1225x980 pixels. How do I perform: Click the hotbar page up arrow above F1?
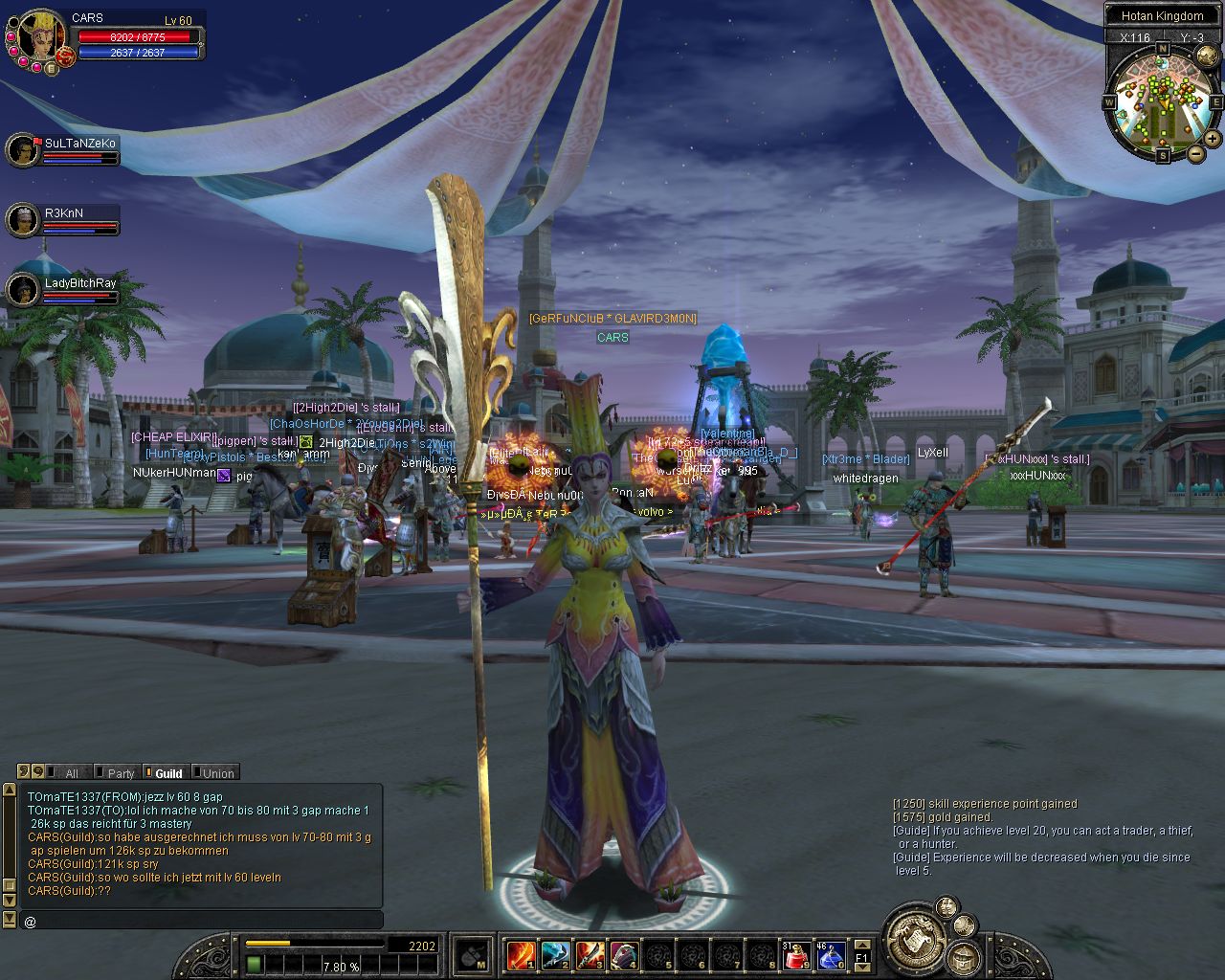[861, 945]
